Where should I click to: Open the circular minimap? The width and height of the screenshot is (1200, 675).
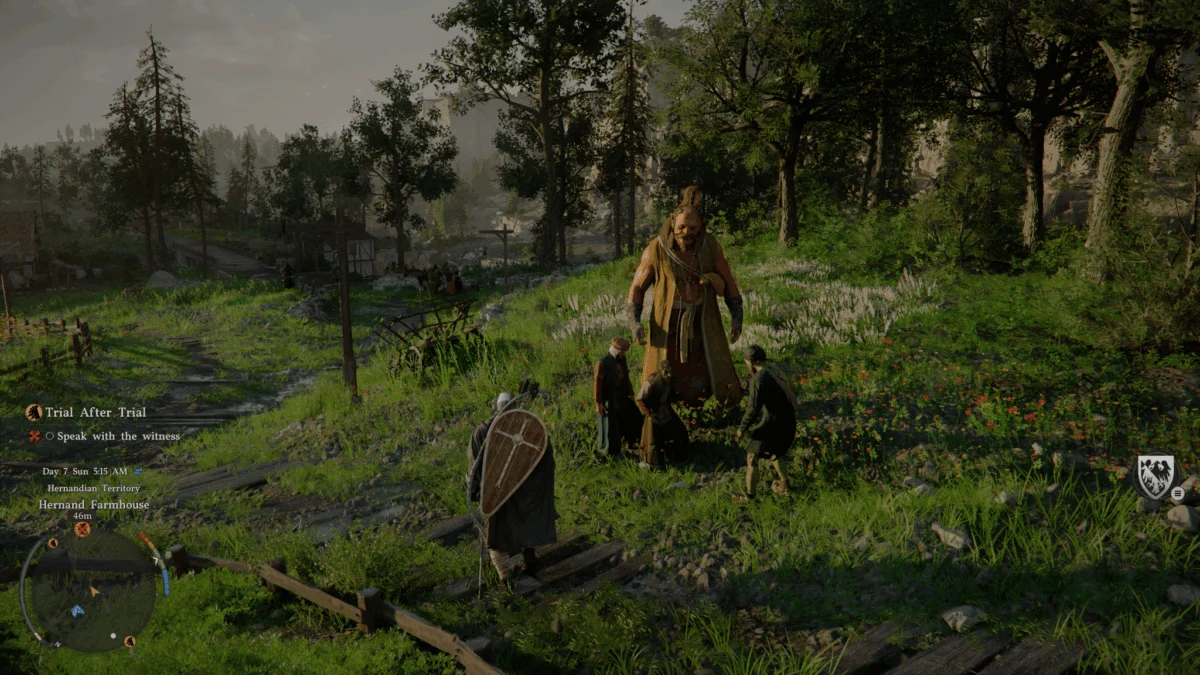pos(89,588)
